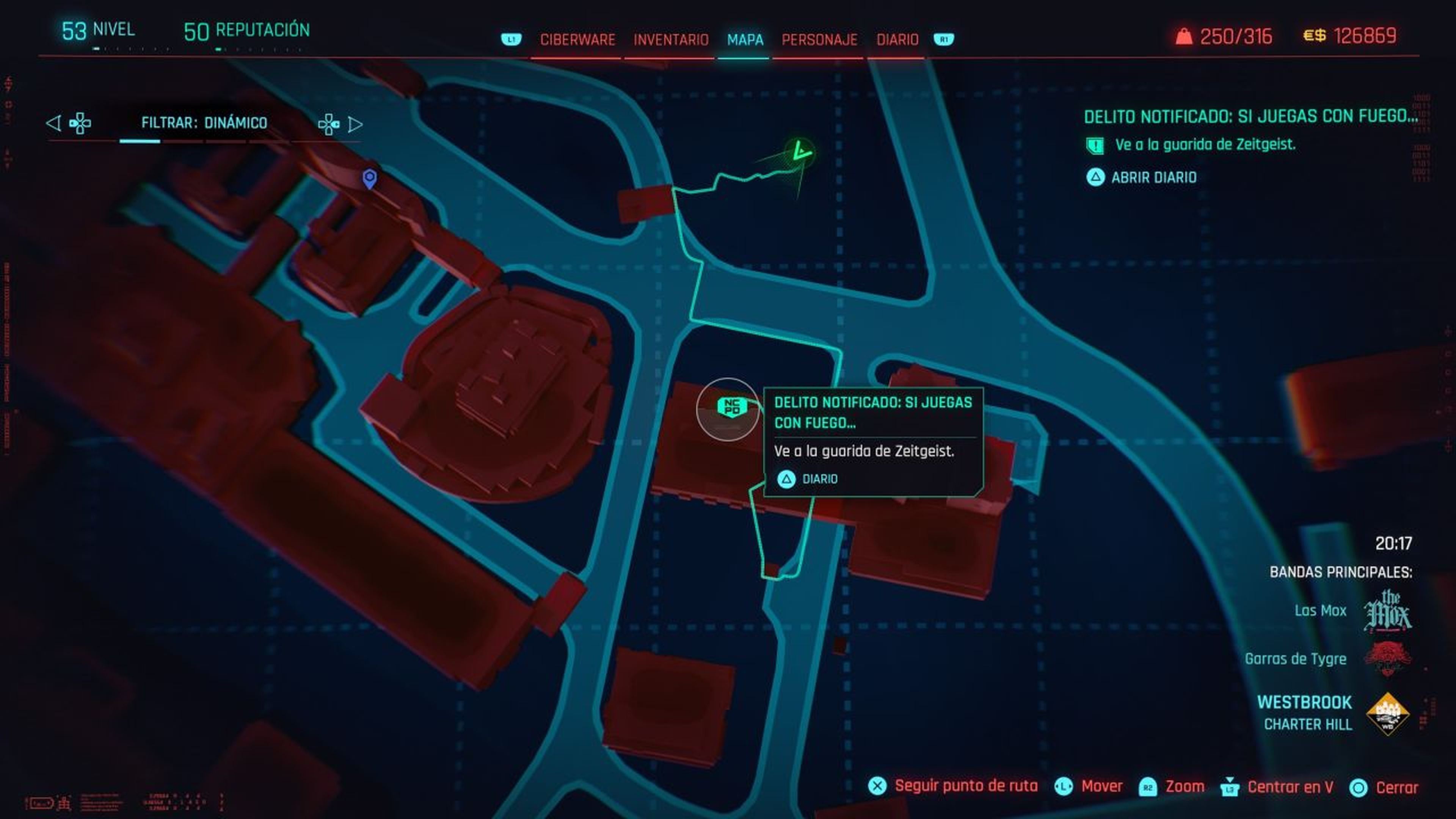Toggle the quest objective marker for Zeitgeist
1456x819 pixels.
pyautogui.click(x=1095, y=146)
